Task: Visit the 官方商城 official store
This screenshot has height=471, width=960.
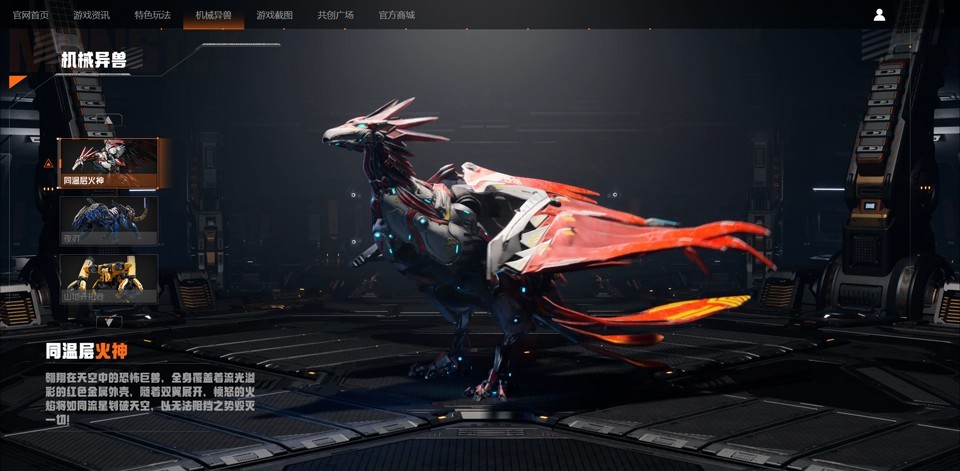Action: point(397,15)
